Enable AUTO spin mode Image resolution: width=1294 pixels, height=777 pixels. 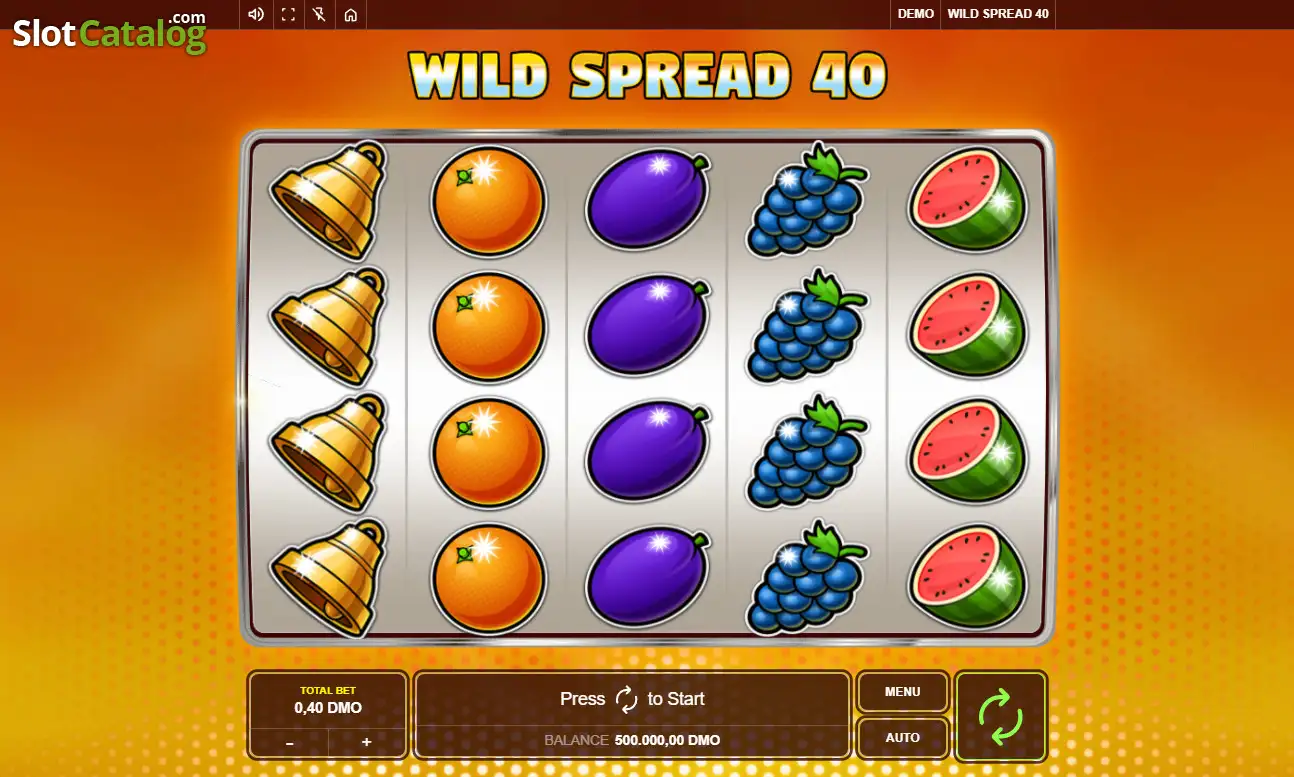[902, 737]
